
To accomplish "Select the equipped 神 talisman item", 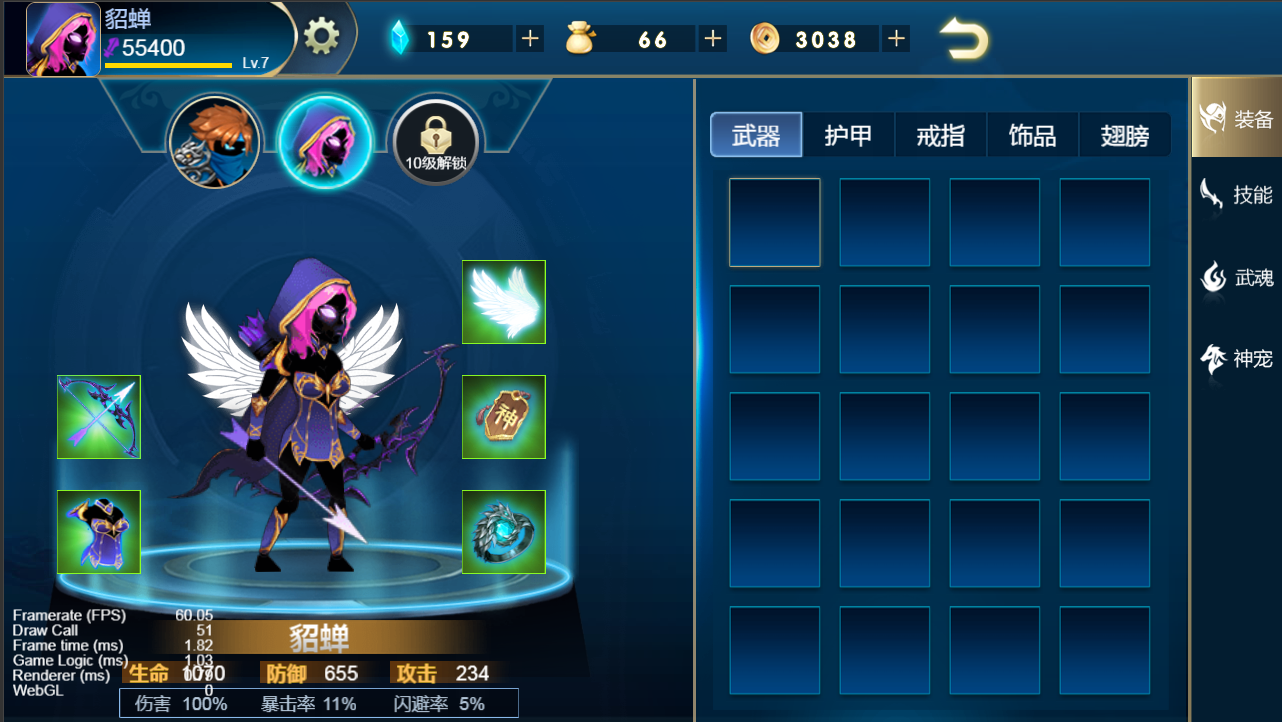I will [x=503, y=417].
